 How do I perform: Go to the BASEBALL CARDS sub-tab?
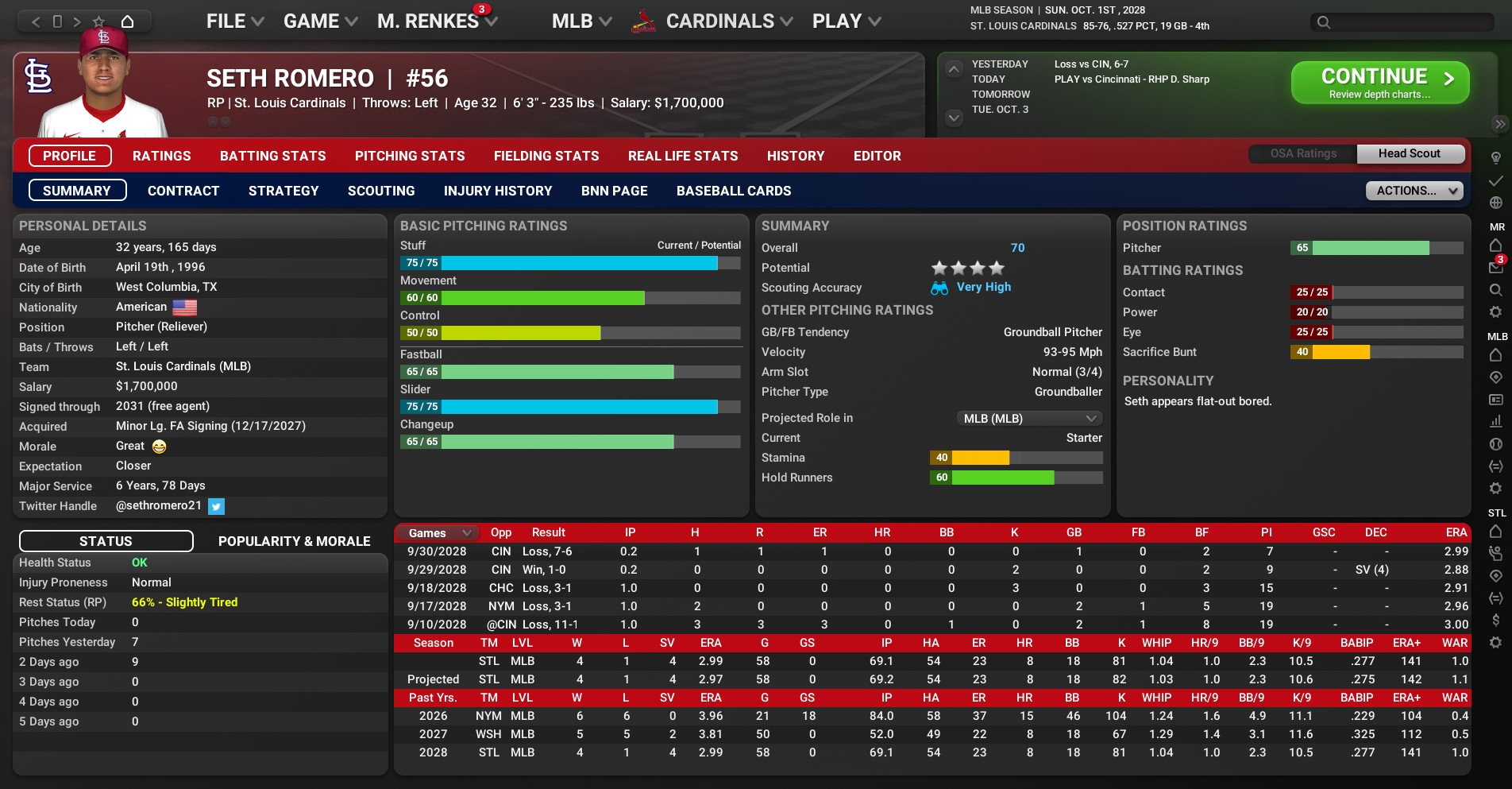pyautogui.click(x=734, y=191)
